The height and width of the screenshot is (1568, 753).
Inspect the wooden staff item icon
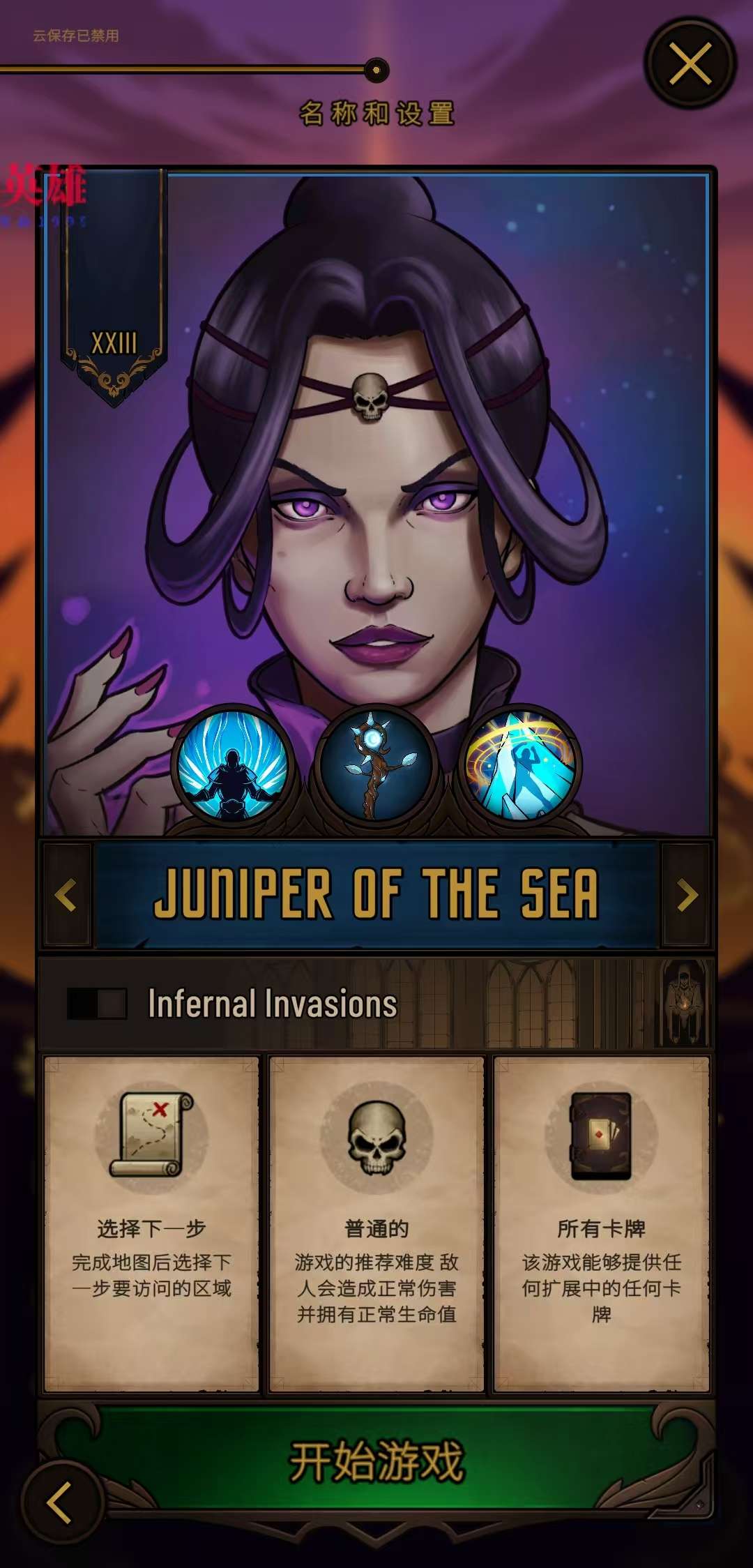tap(376, 766)
